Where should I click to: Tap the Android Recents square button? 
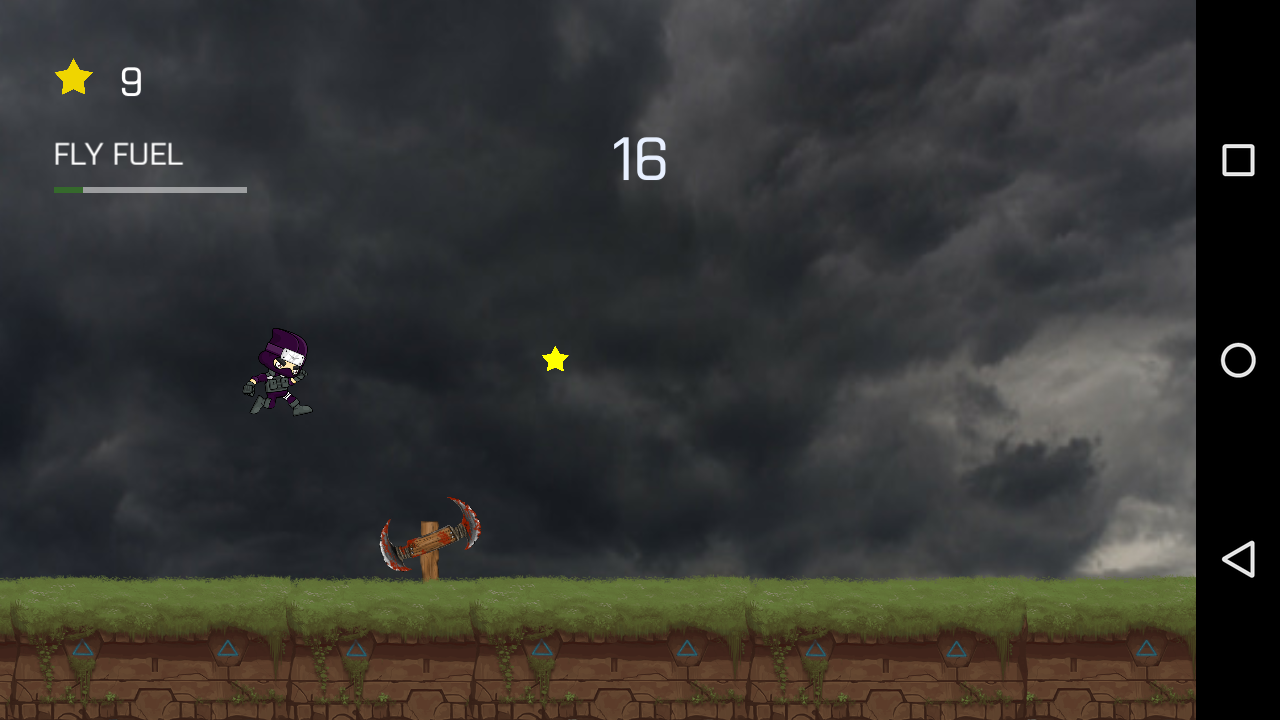point(1237,159)
